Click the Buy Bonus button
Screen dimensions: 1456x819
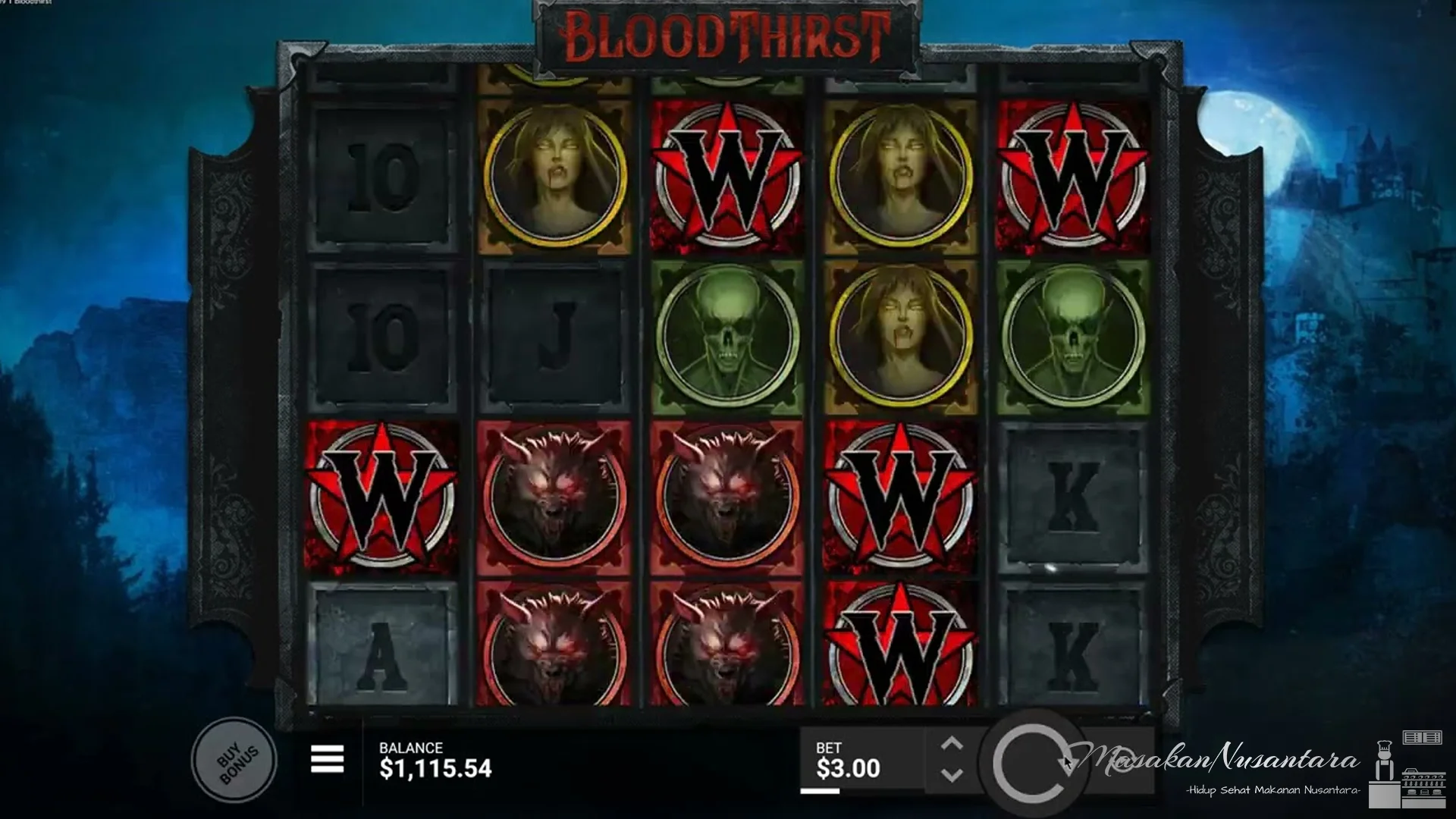pos(235,759)
